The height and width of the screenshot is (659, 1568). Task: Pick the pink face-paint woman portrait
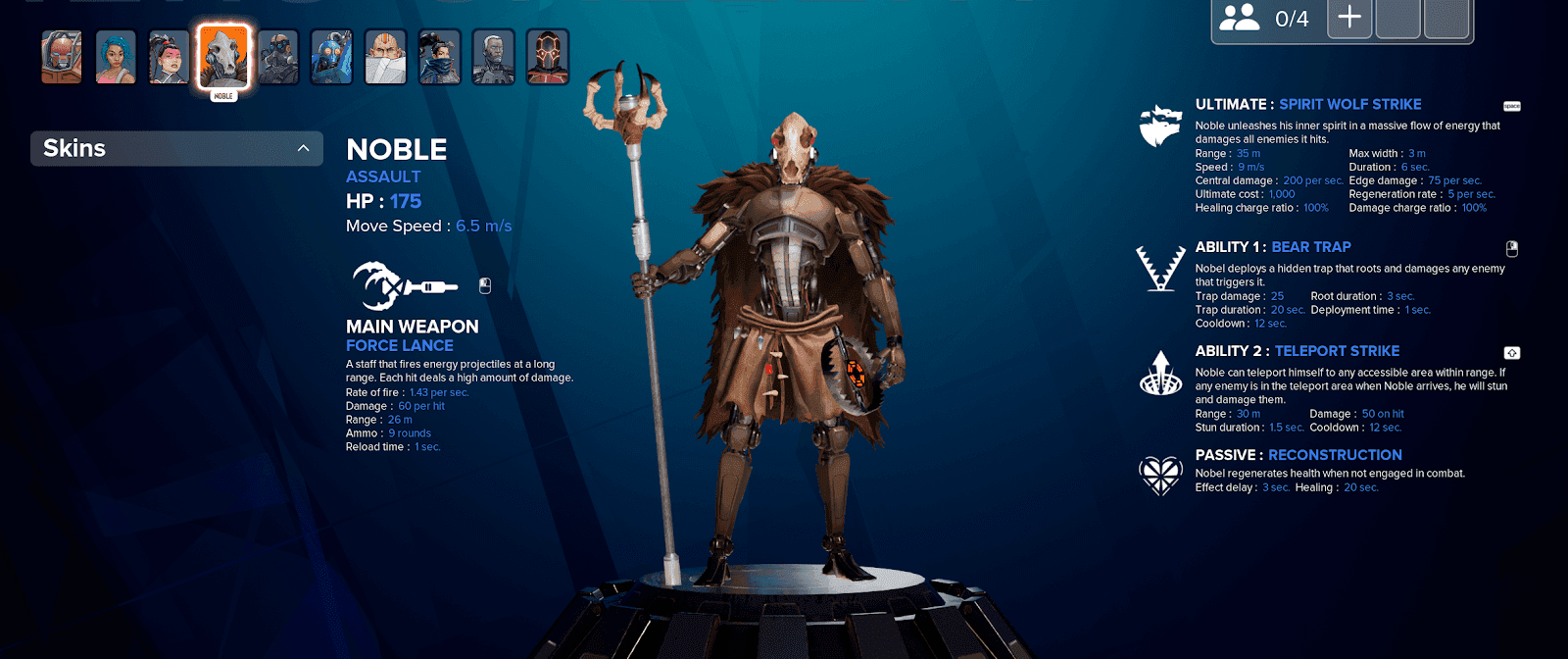coord(170,57)
